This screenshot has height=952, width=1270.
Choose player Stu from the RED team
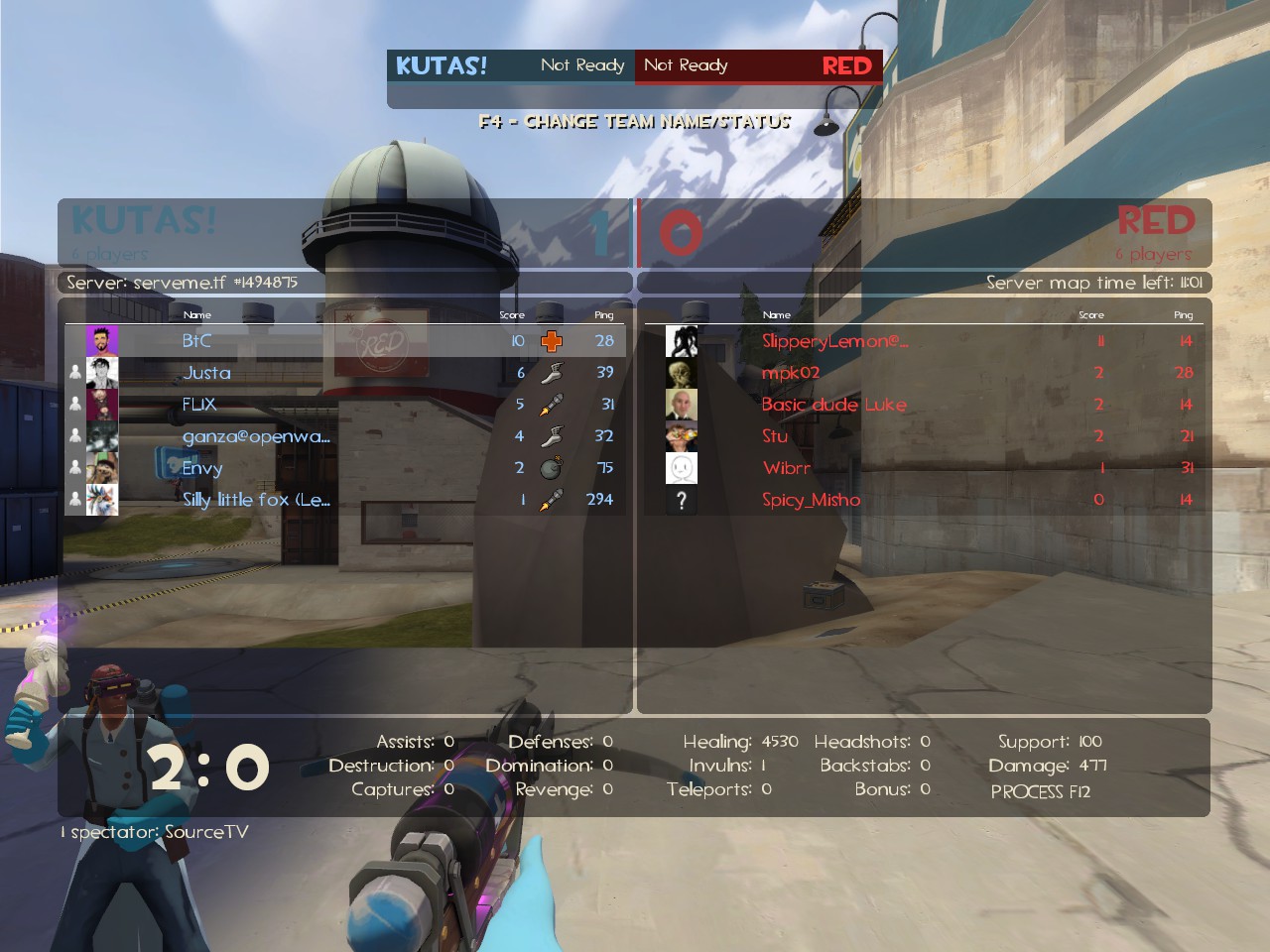[775, 436]
